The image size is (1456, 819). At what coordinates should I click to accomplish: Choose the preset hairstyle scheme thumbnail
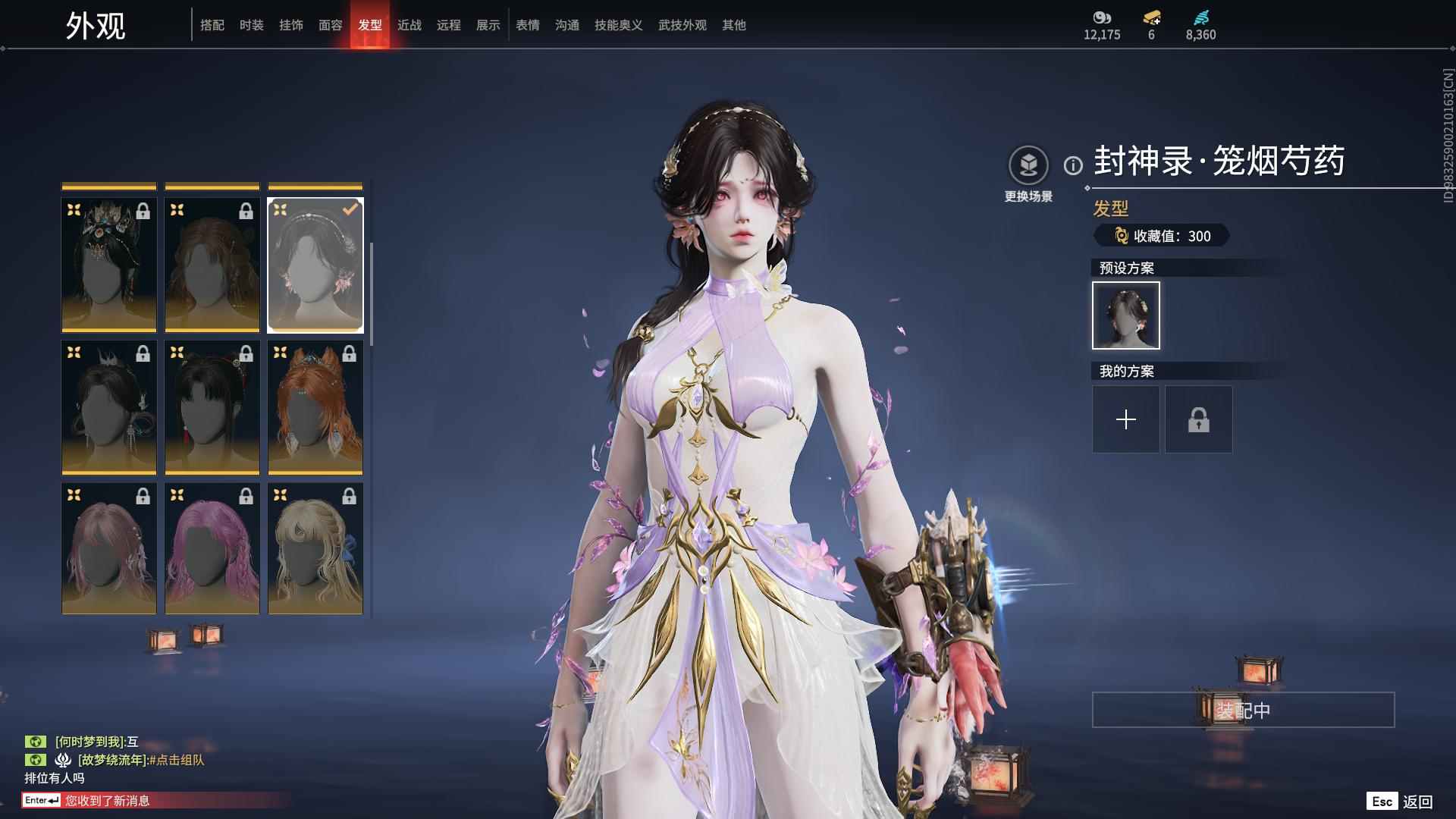pyautogui.click(x=1125, y=315)
